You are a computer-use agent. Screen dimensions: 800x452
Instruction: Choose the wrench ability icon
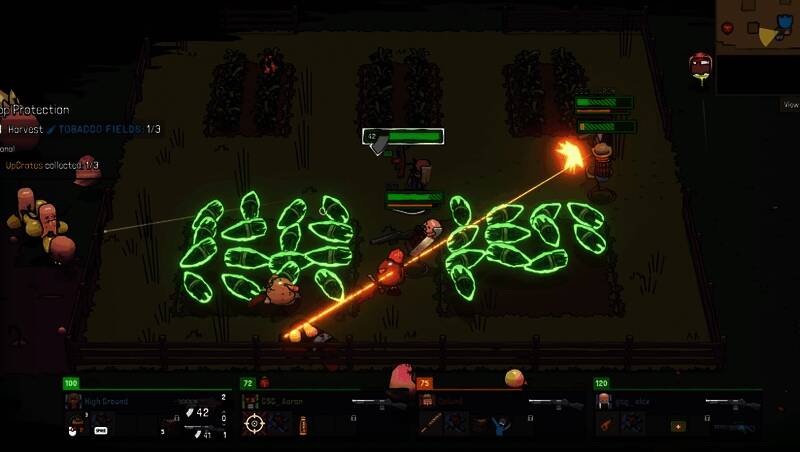[605, 425]
